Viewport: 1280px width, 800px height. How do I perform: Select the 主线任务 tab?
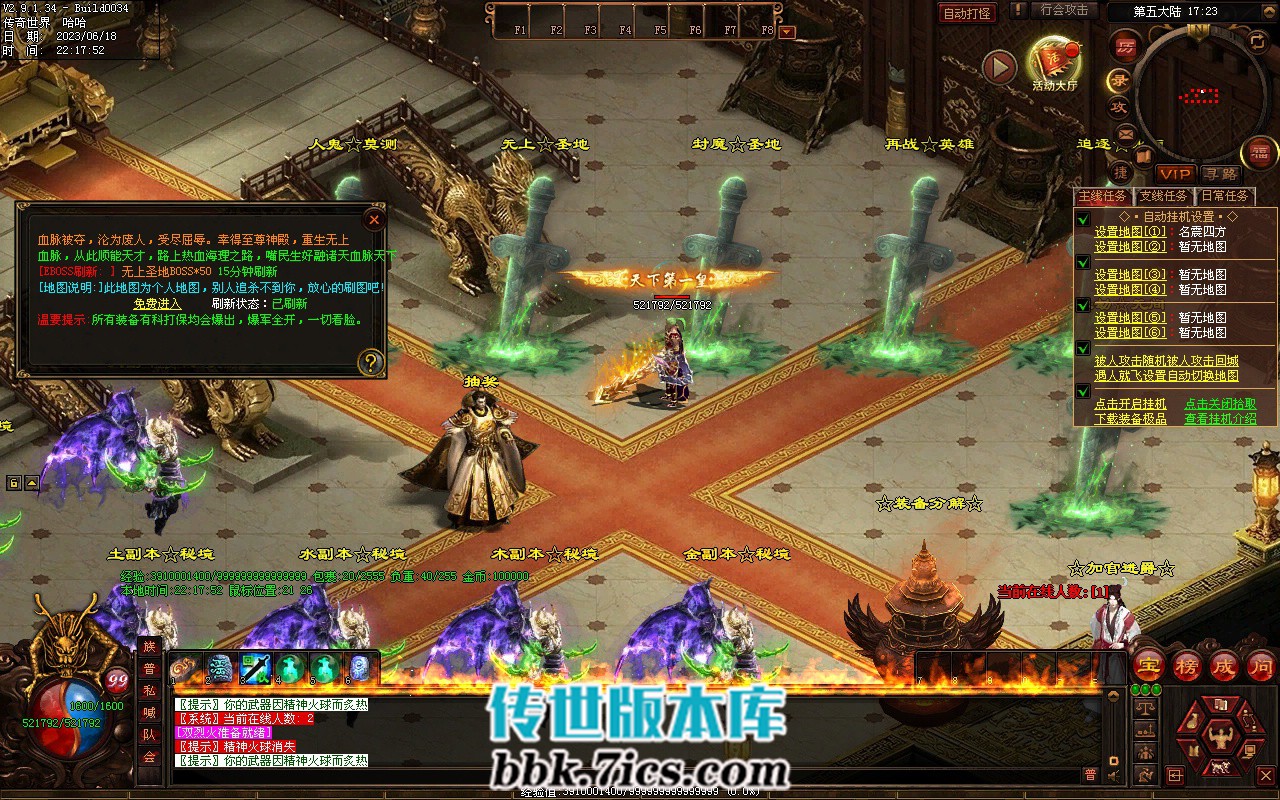coord(1104,197)
